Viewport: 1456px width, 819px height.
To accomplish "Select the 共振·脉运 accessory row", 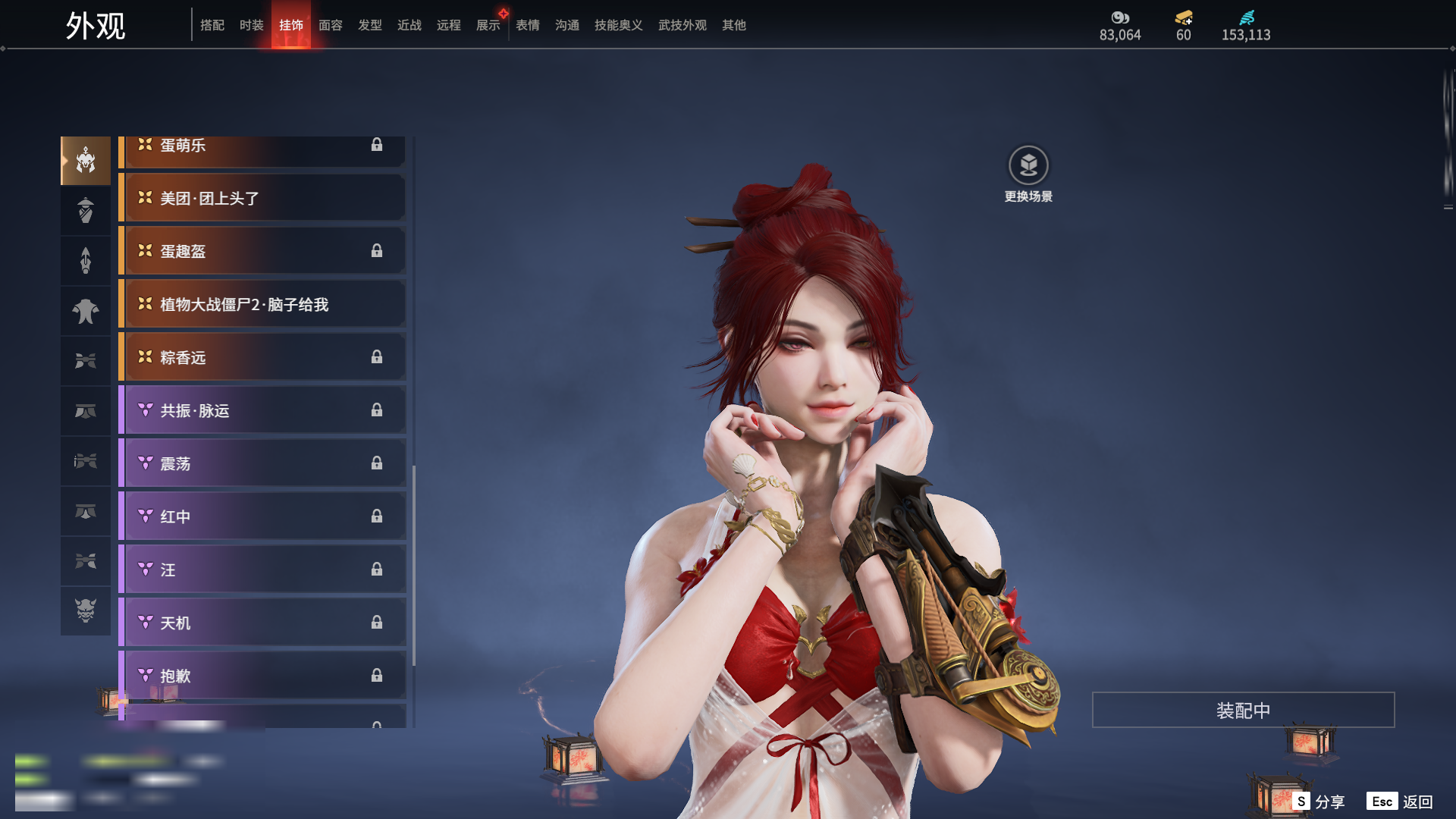I will click(x=262, y=410).
